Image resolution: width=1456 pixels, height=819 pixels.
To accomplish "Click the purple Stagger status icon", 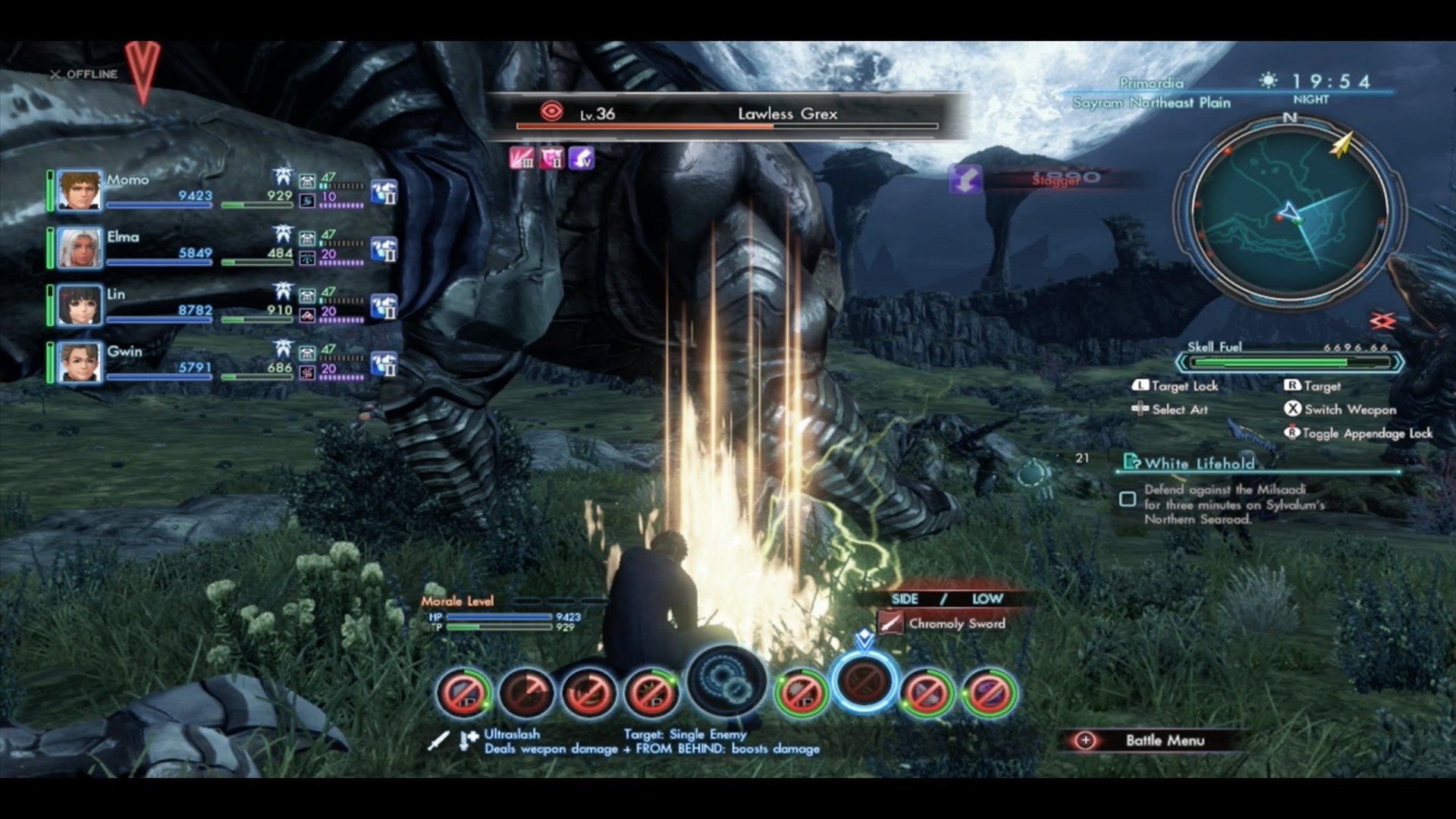I will (965, 180).
